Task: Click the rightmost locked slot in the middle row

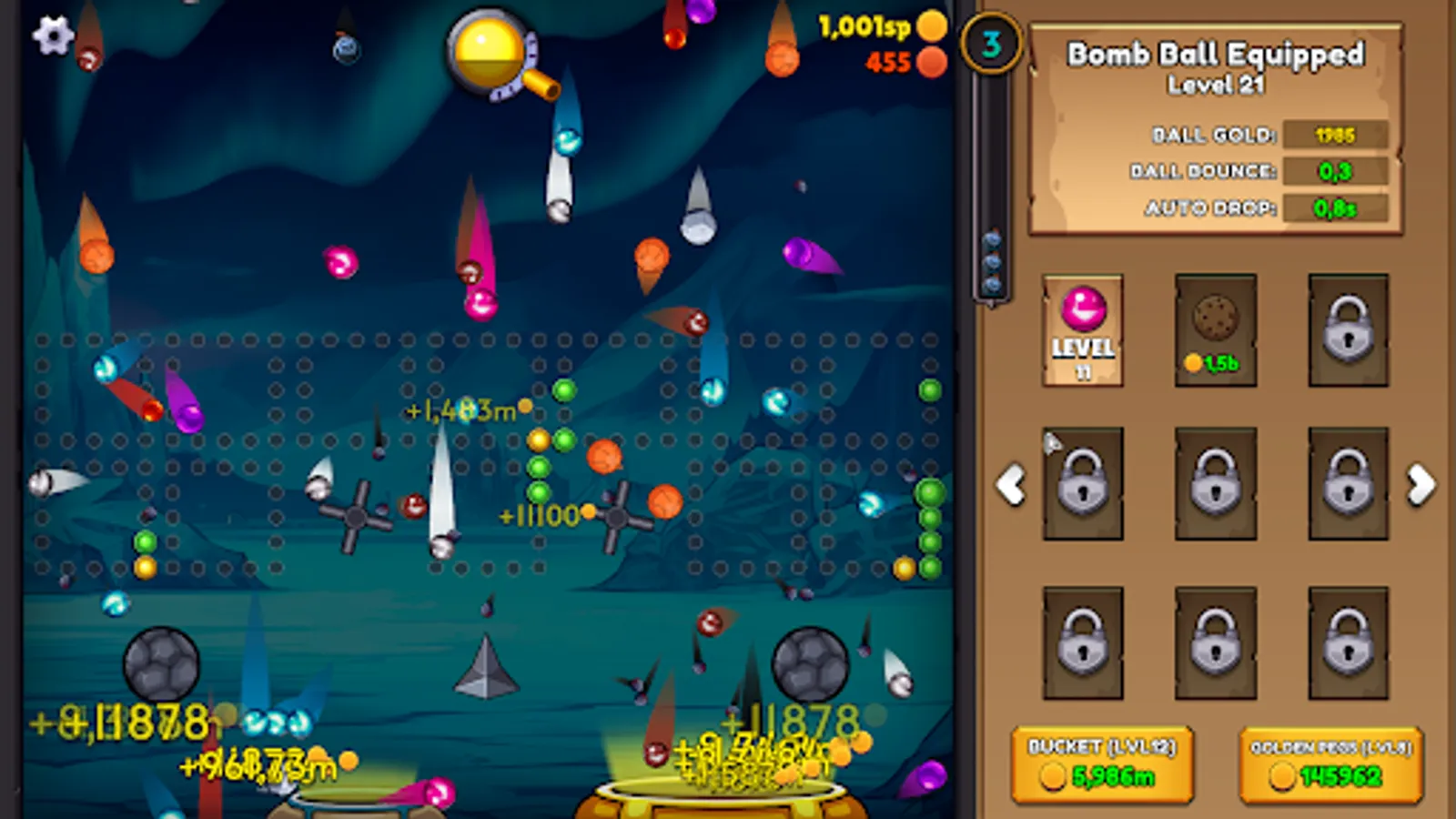Action: pos(1347,485)
